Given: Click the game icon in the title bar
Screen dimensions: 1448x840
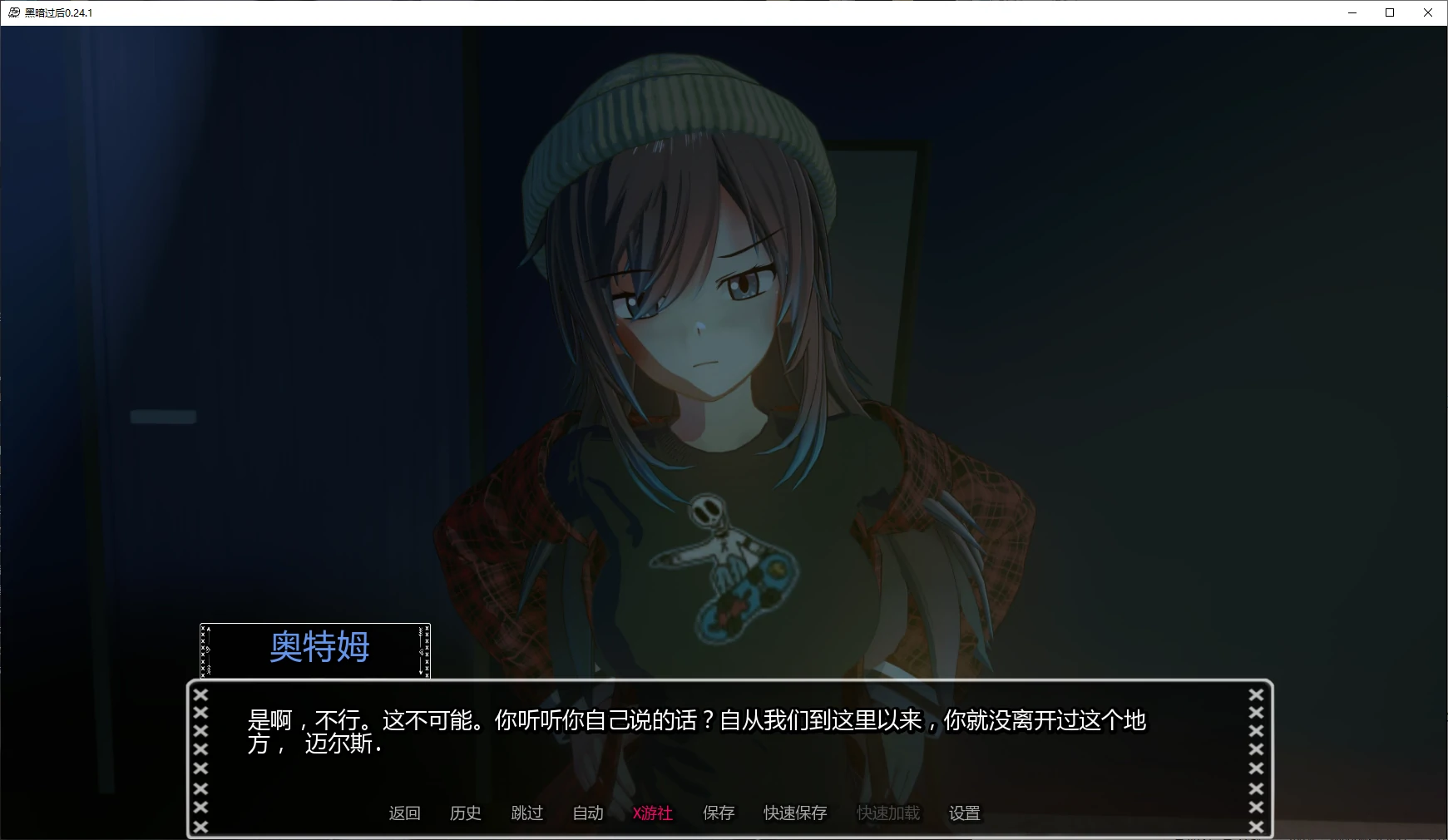Looking at the screenshot, I should (x=13, y=12).
